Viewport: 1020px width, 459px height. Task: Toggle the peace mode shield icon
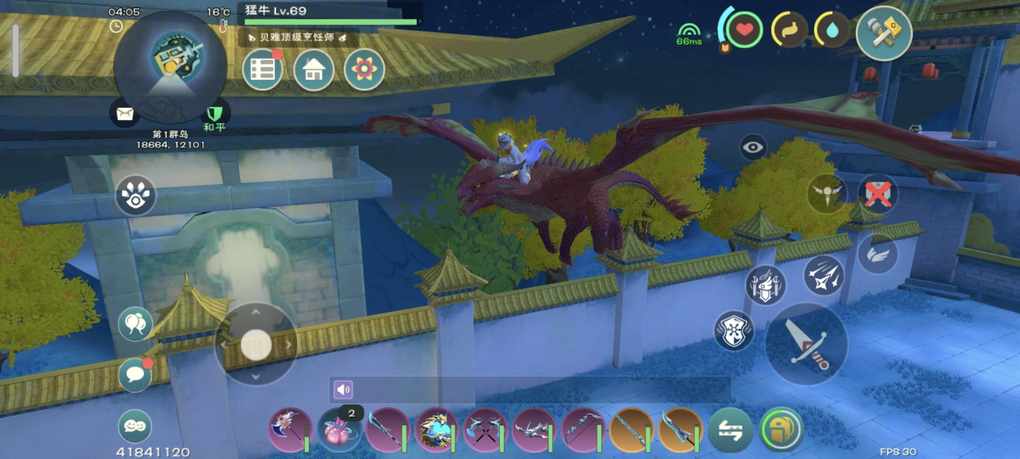point(213,114)
